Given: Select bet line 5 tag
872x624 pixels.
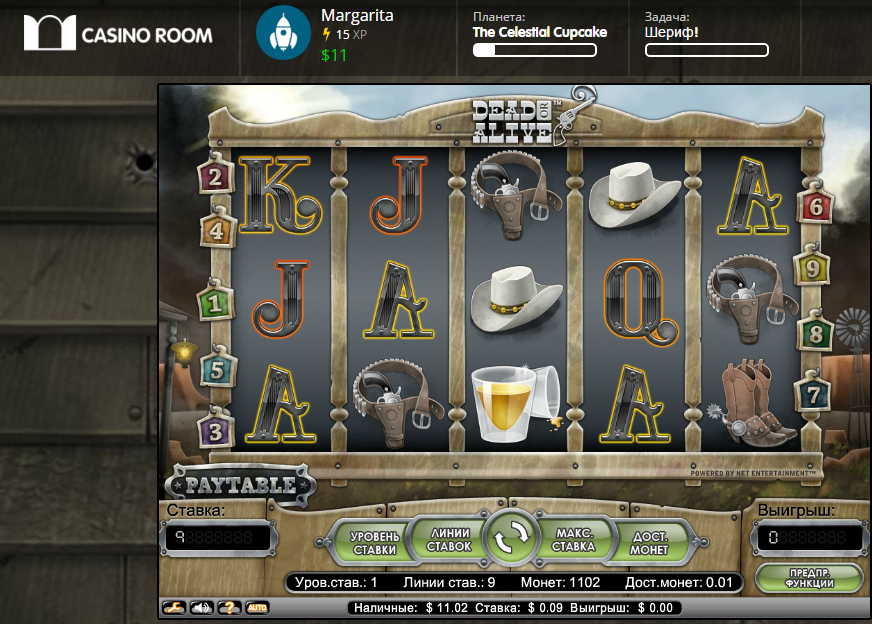Looking at the screenshot, I should coord(219,370).
